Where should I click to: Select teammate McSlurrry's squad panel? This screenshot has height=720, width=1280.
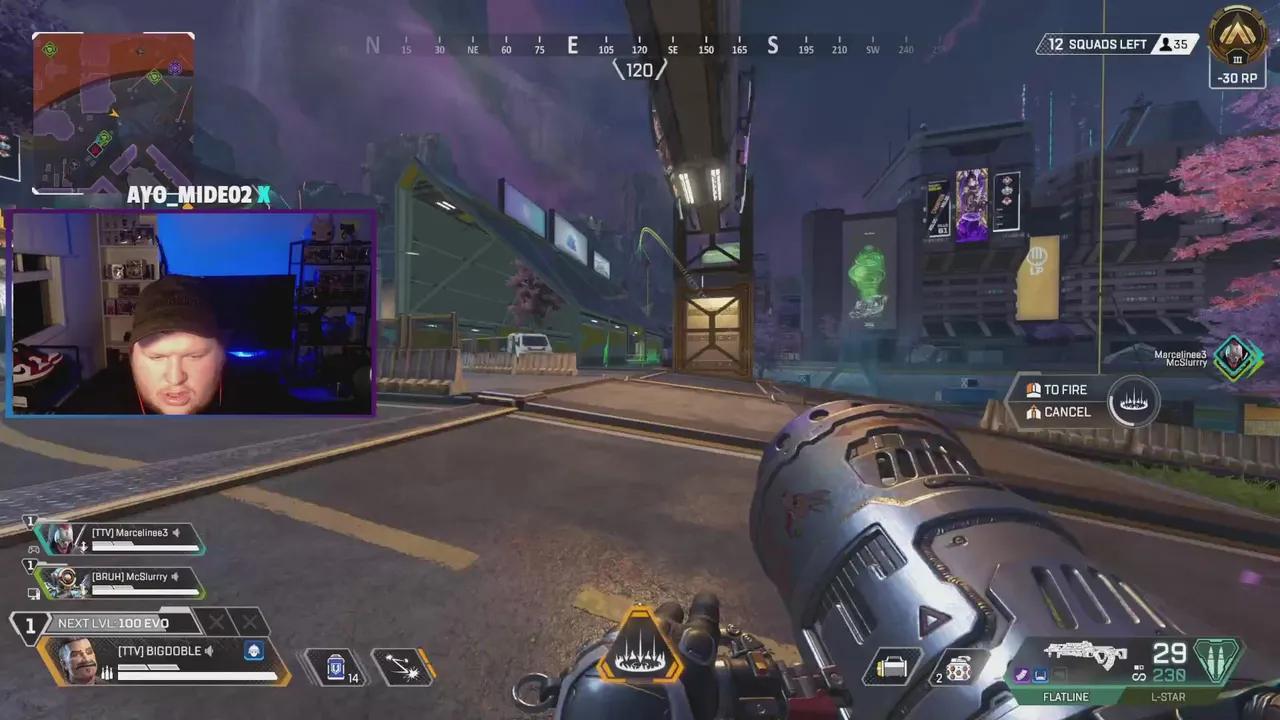coord(120,582)
